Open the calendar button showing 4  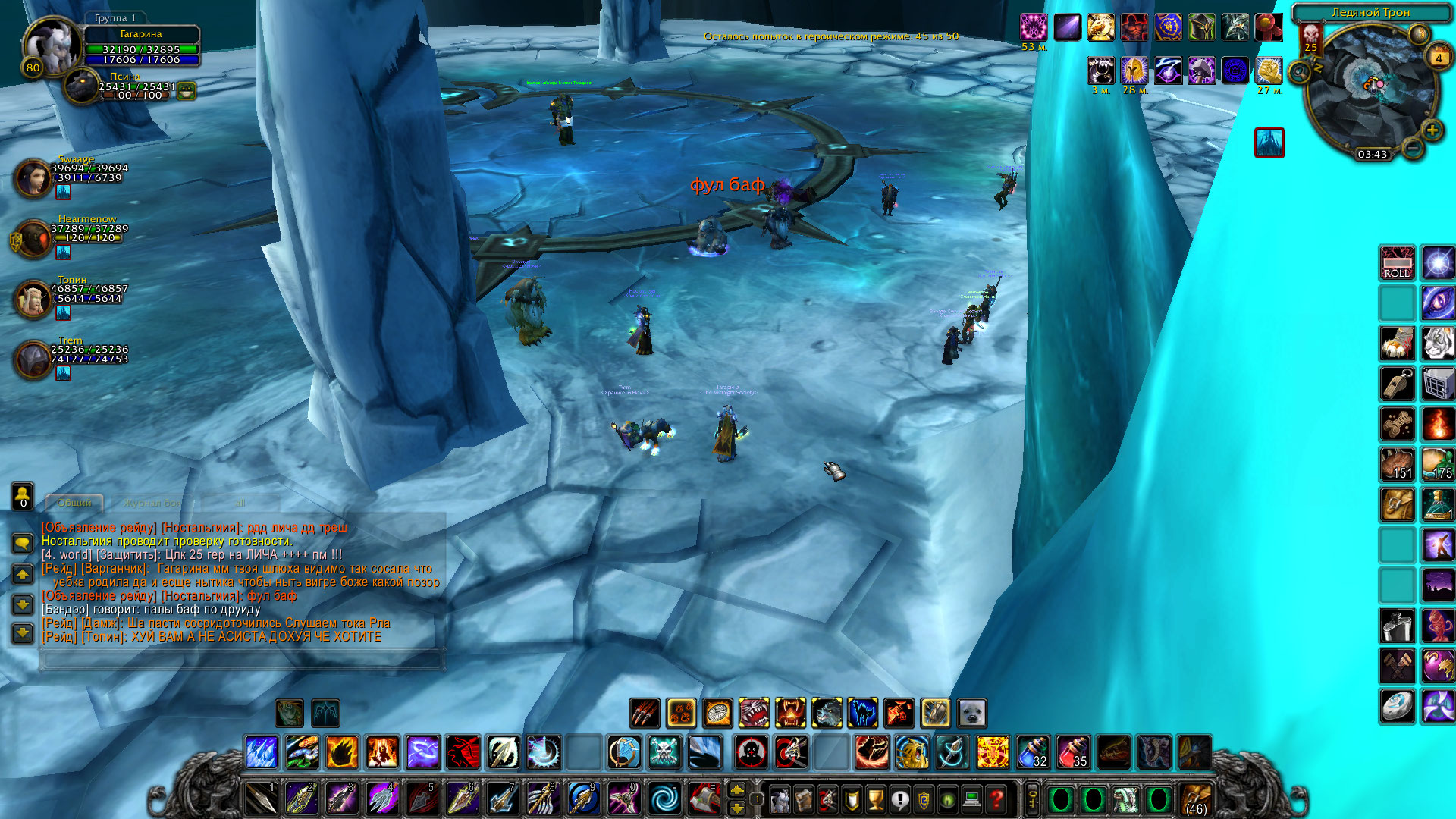pyautogui.click(x=1439, y=57)
